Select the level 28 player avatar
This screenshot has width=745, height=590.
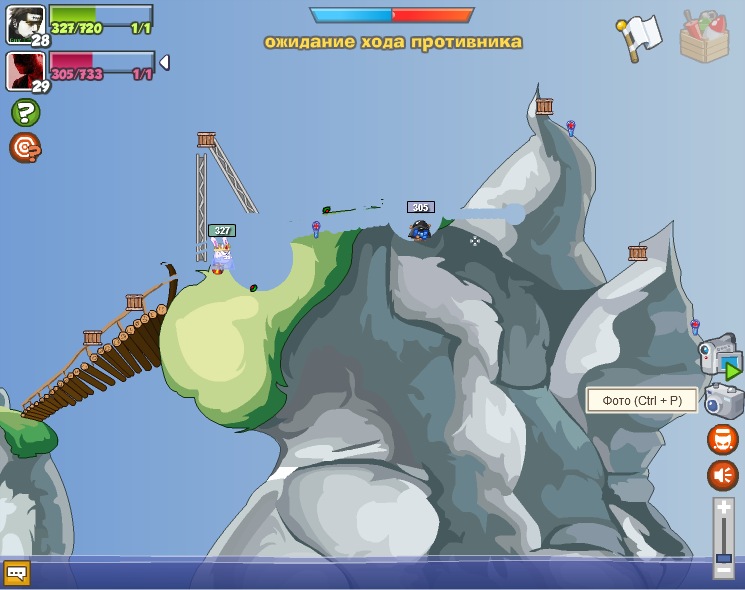coord(25,23)
